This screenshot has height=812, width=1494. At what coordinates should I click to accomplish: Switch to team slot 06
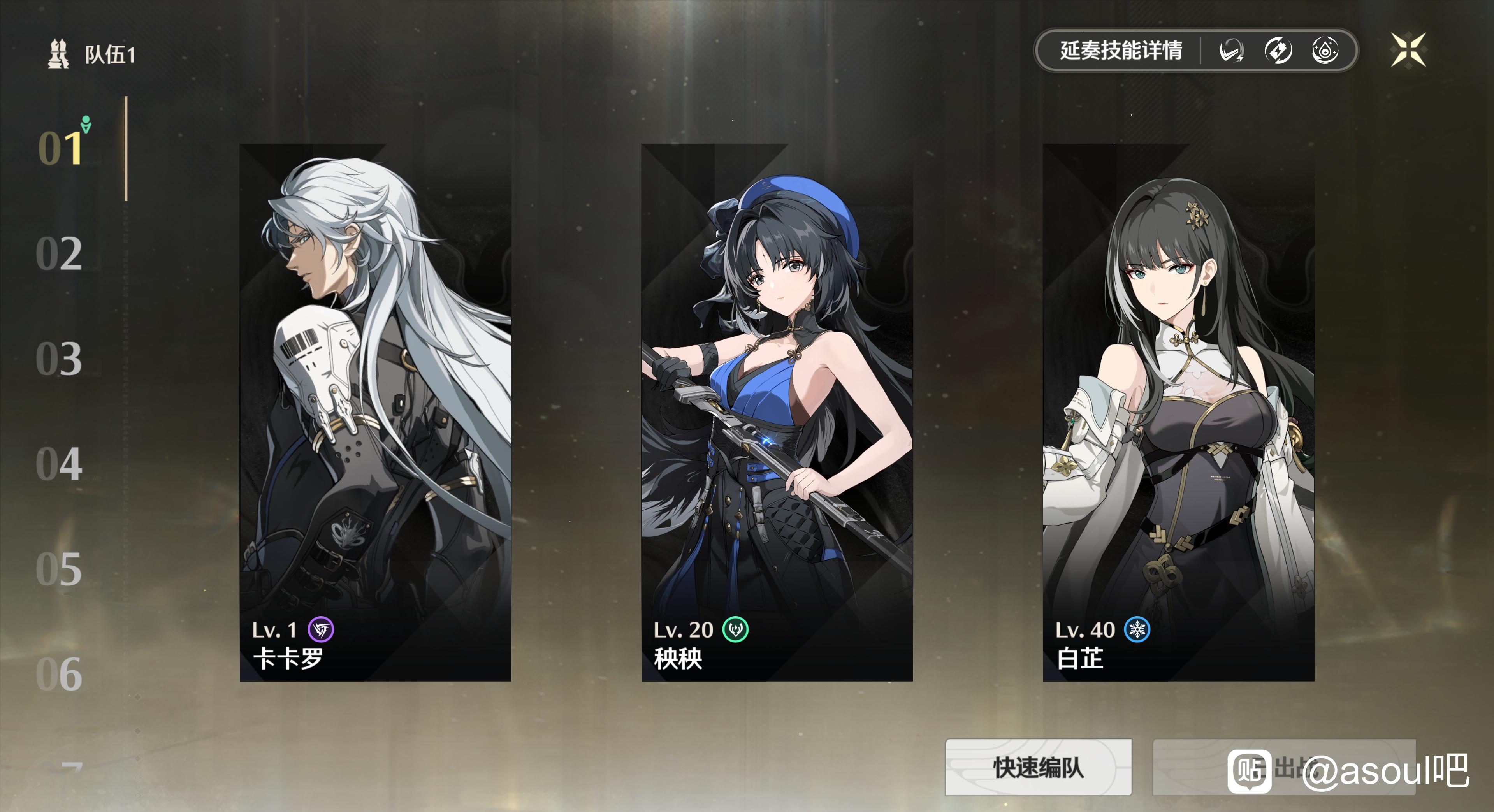[x=59, y=673]
